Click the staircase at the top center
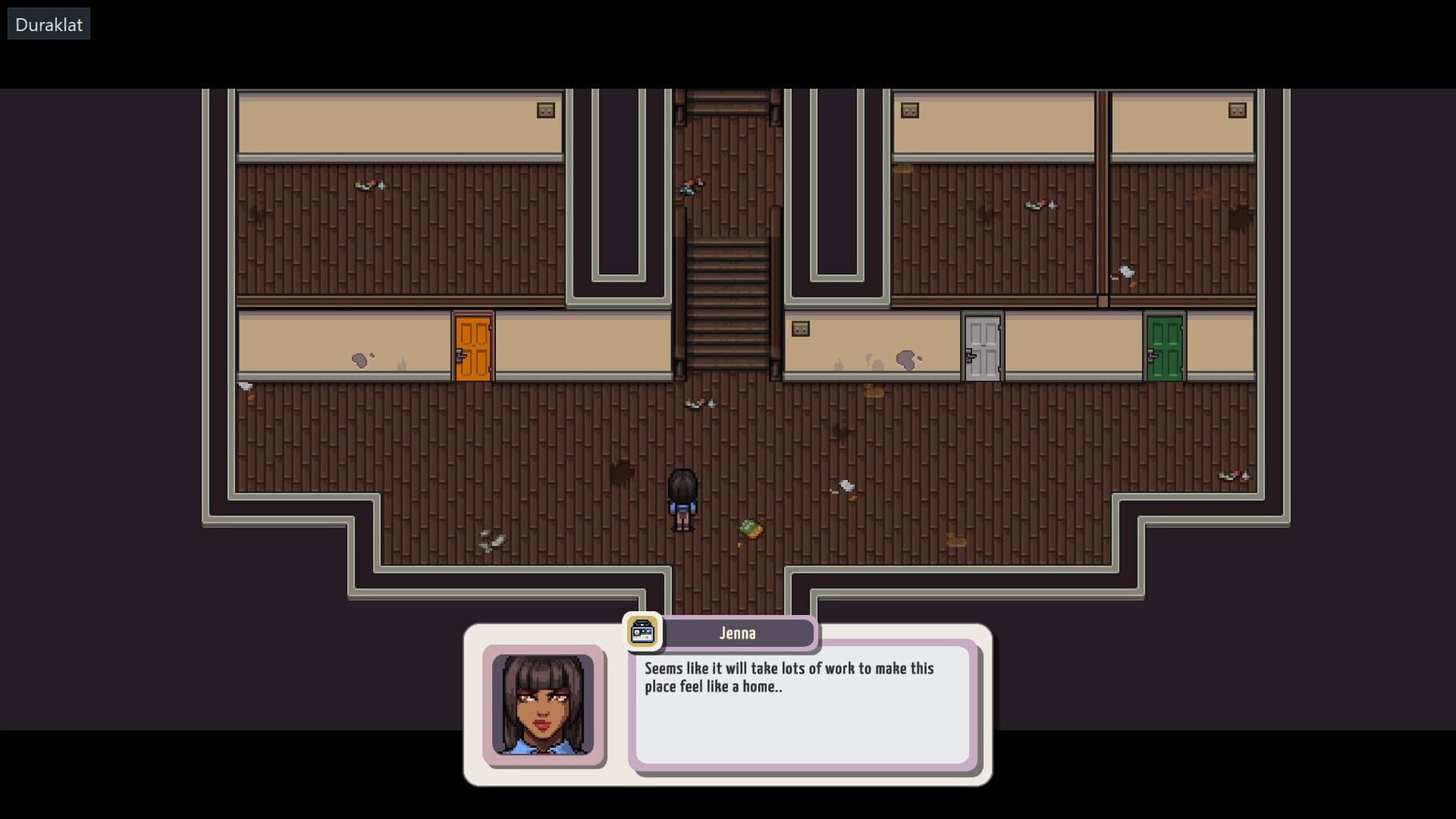The image size is (1456, 819). click(x=730, y=304)
